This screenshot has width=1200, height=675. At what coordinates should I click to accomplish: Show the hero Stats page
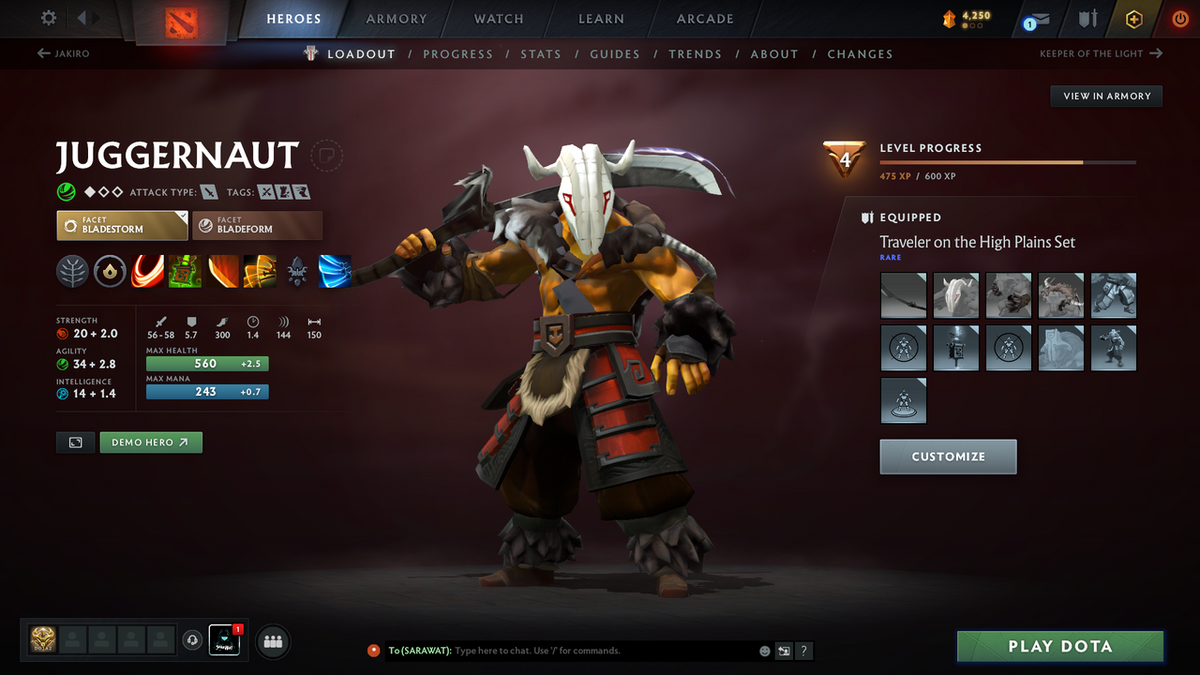pos(540,54)
